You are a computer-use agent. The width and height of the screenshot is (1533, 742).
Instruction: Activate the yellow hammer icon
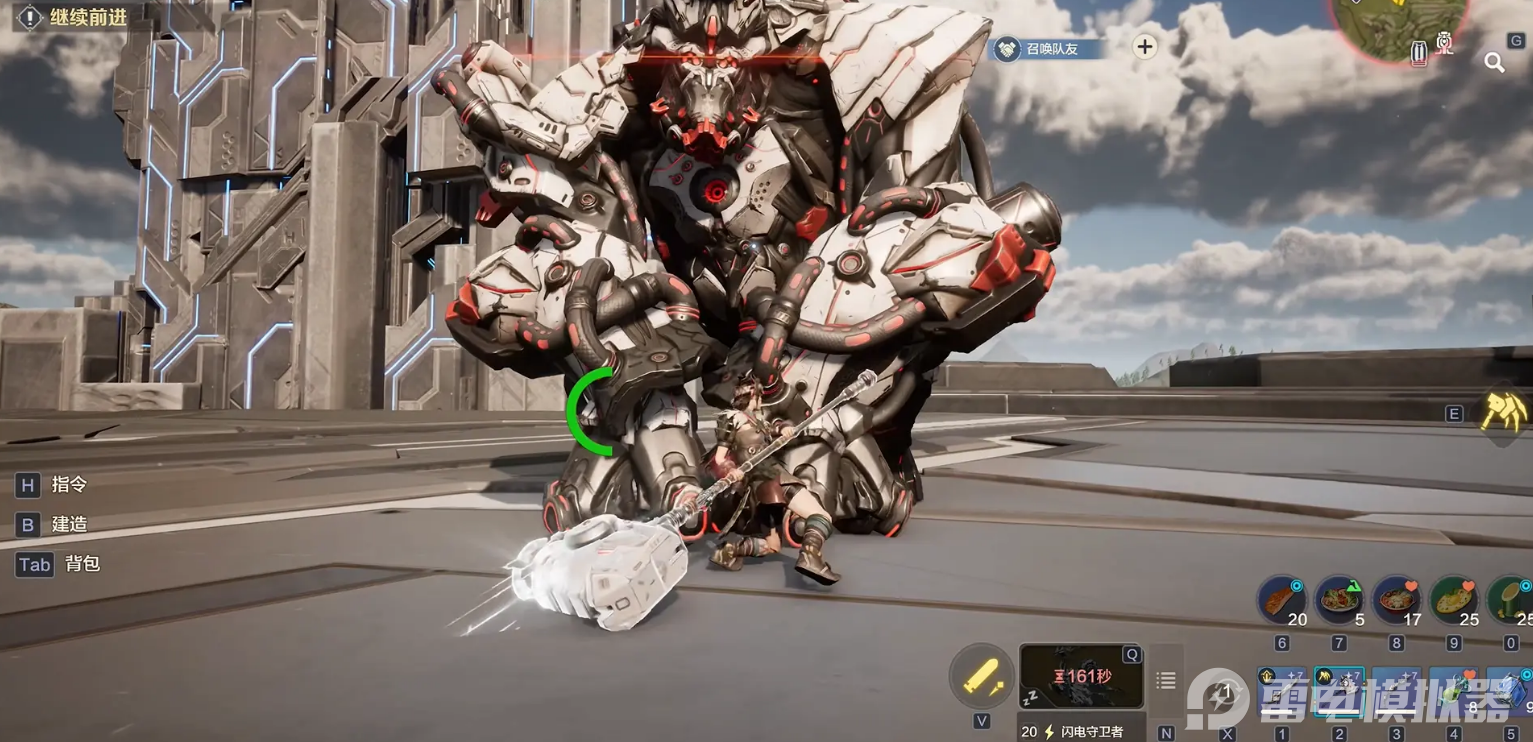(1503, 410)
